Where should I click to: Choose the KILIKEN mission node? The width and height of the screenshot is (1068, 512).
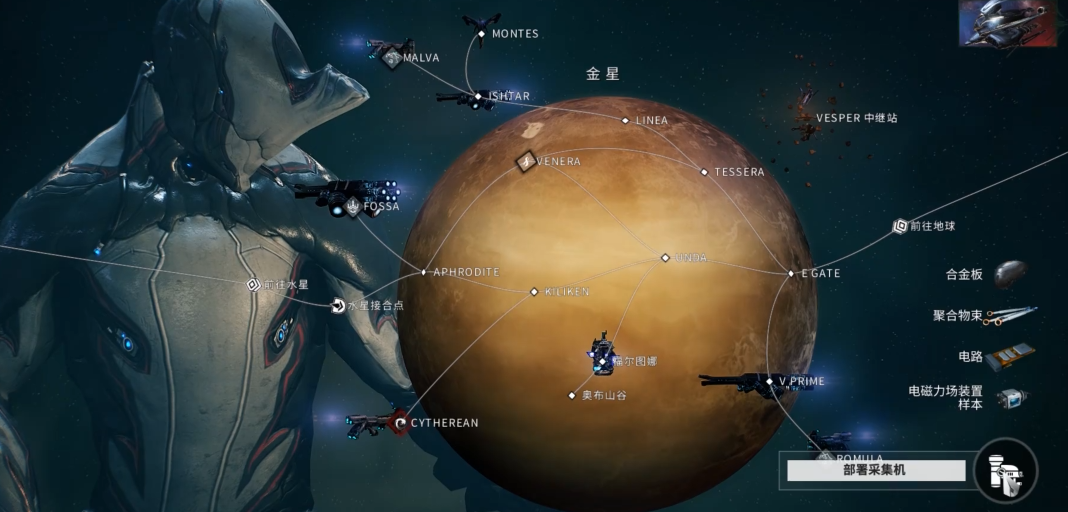click(x=534, y=292)
